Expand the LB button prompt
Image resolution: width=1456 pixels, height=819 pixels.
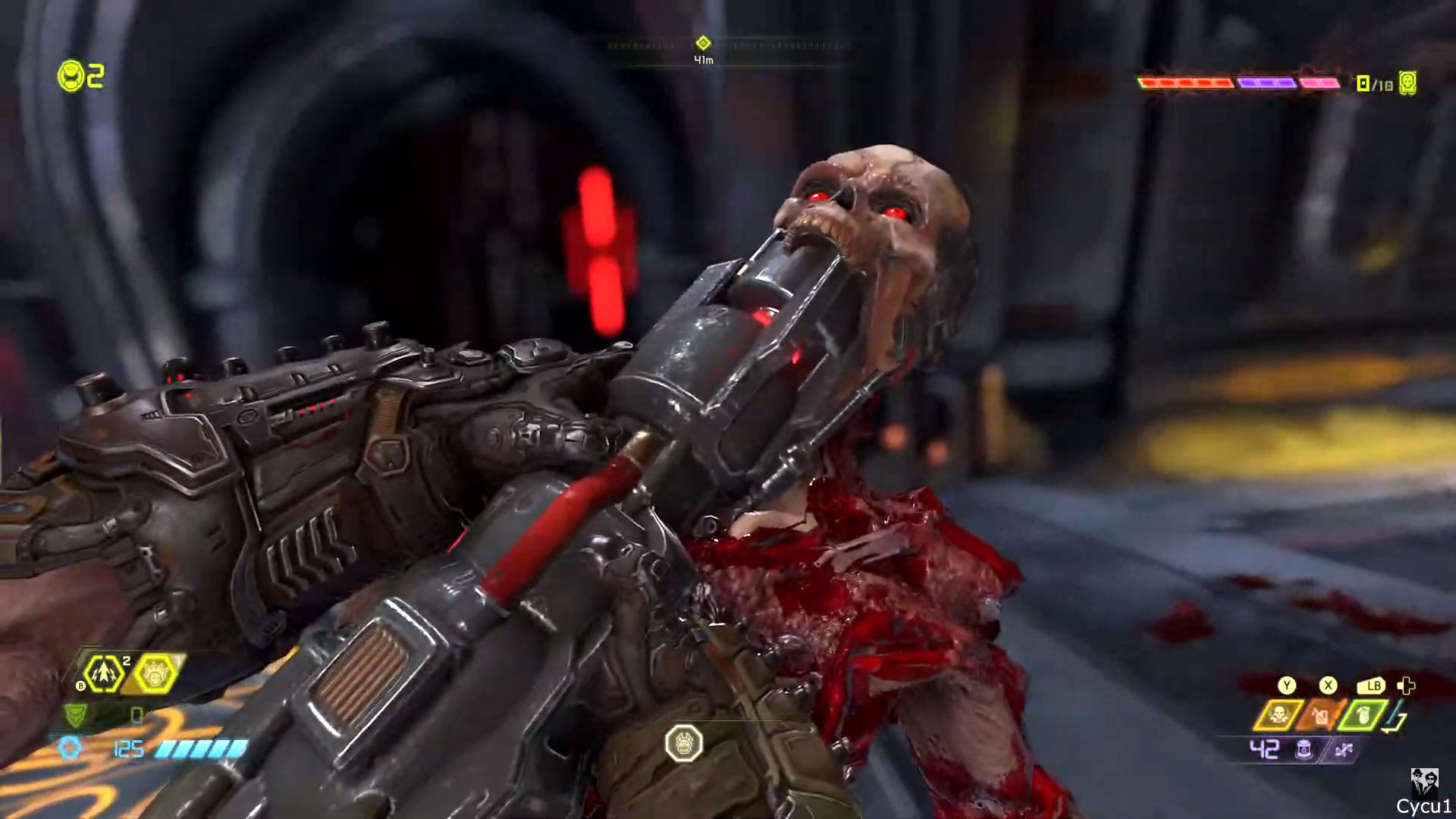pyautogui.click(x=1370, y=686)
